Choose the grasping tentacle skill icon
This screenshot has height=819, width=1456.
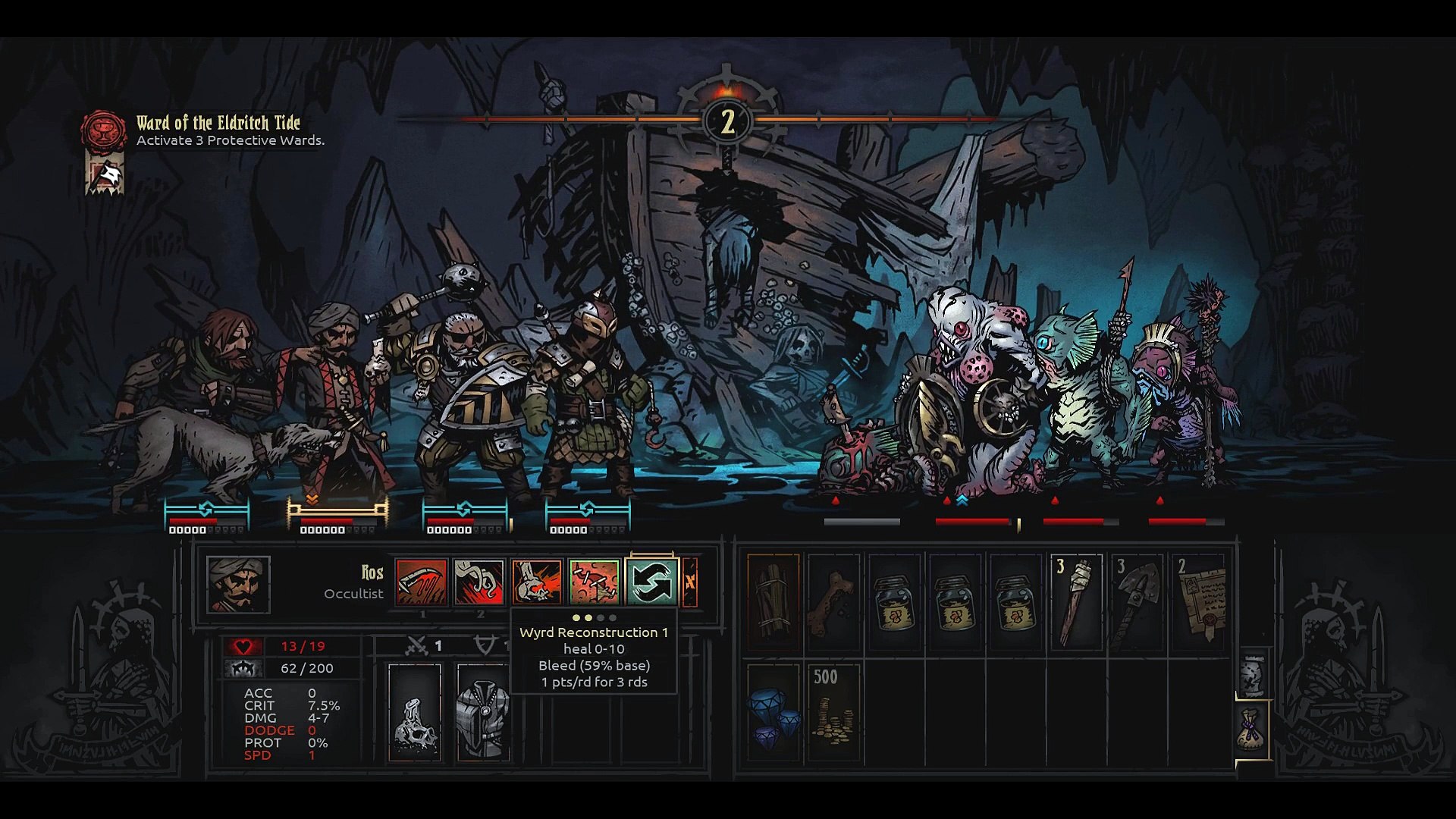pyautogui.click(x=479, y=582)
